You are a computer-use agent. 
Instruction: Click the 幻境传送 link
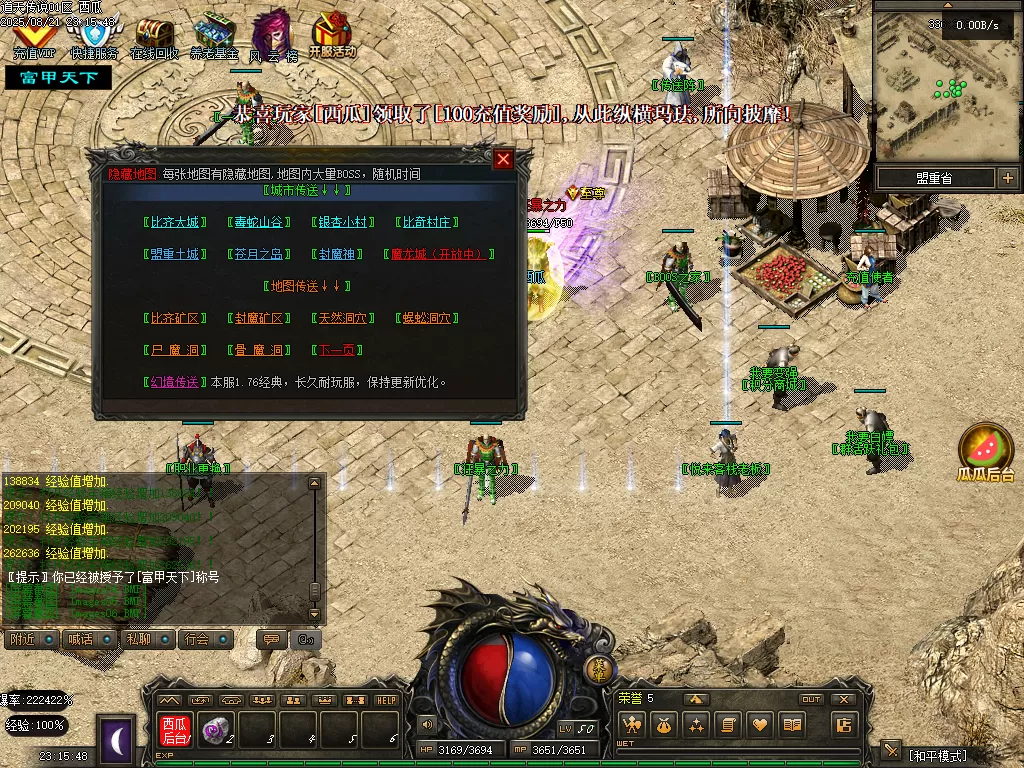pyautogui.click(x=175, y=382)
